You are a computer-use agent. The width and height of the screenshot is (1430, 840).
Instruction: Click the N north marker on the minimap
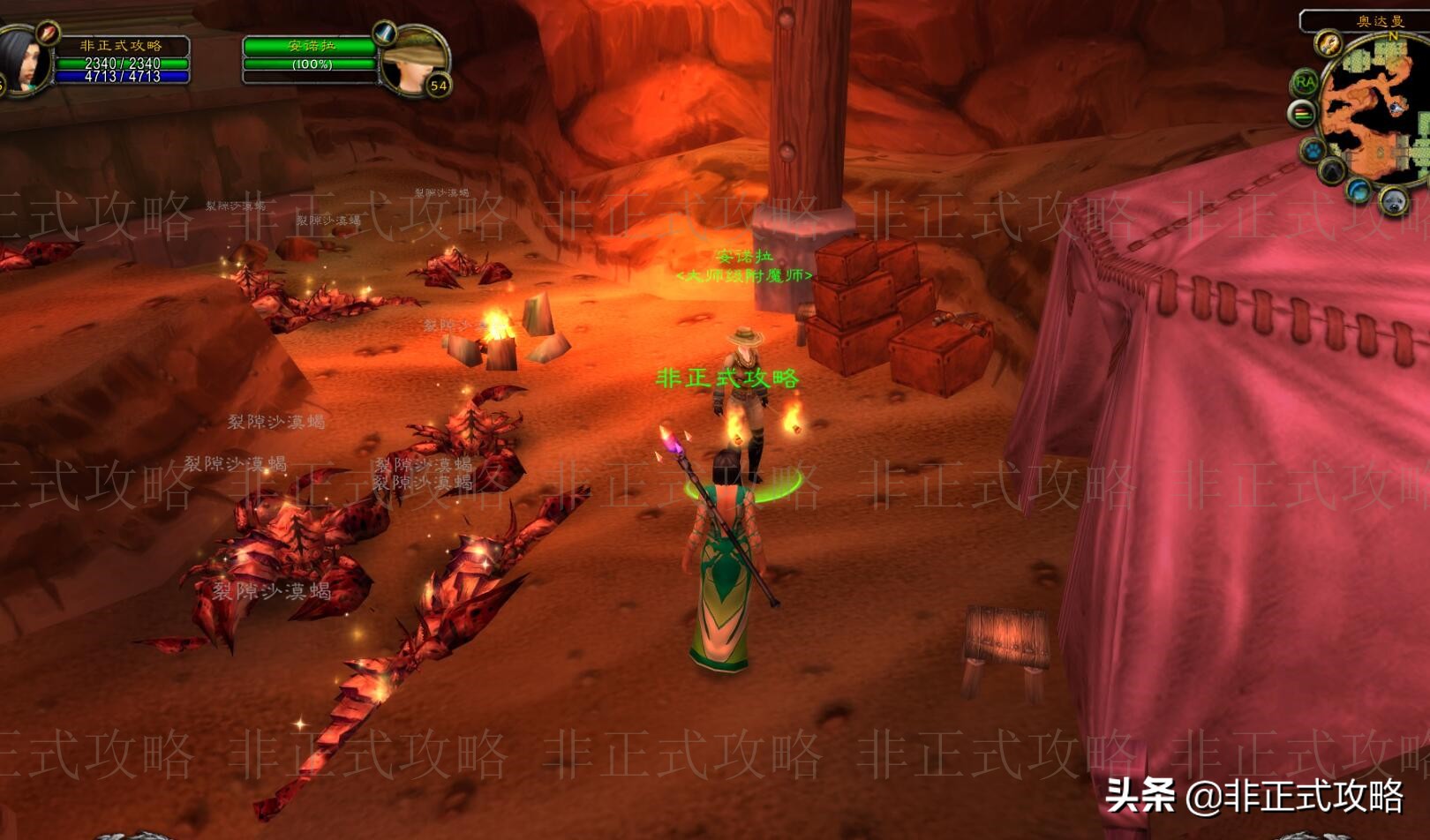[x=1391, y=34]
